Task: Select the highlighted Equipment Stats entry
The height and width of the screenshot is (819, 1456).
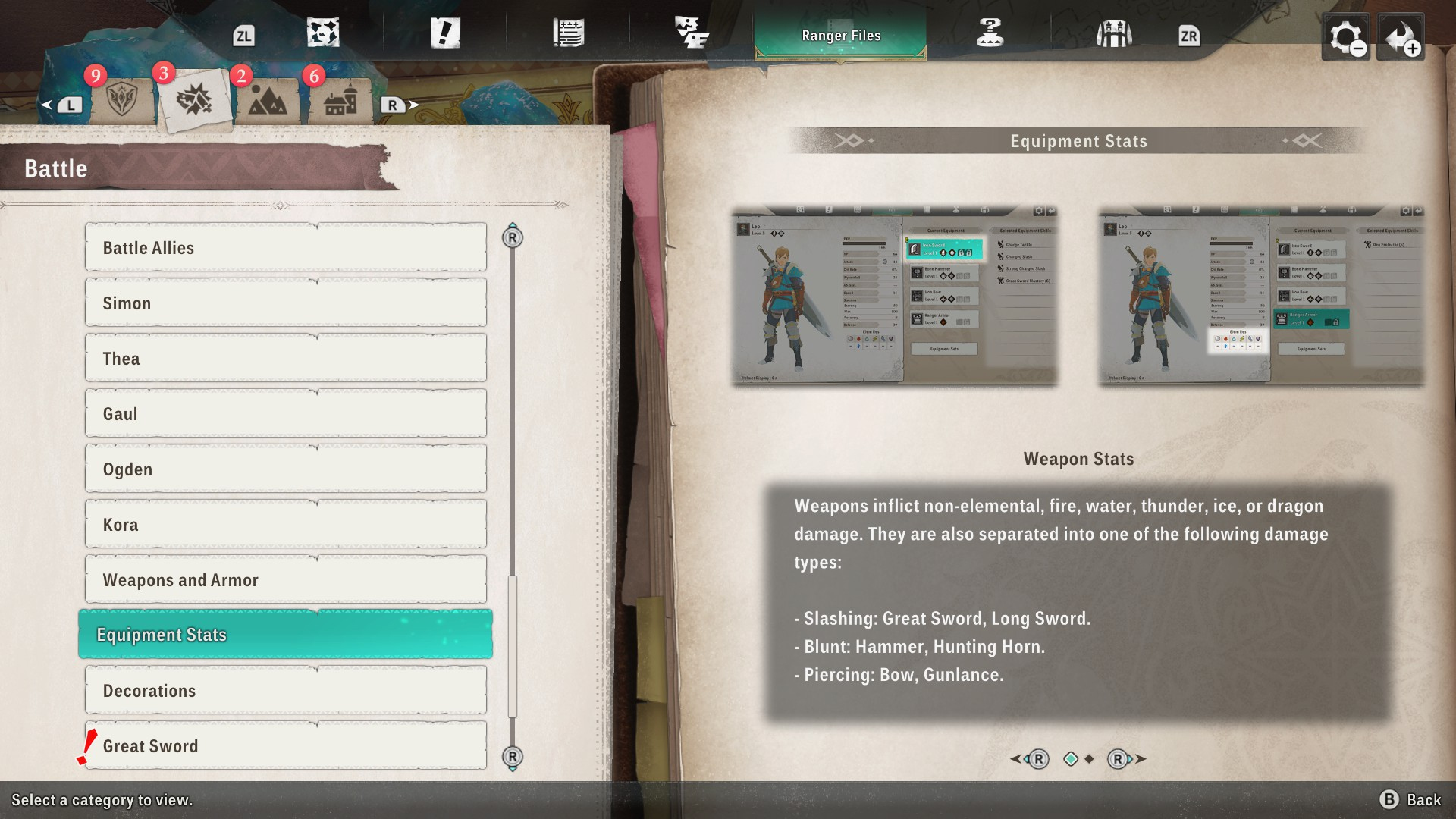Action: [x=285, y=635]
